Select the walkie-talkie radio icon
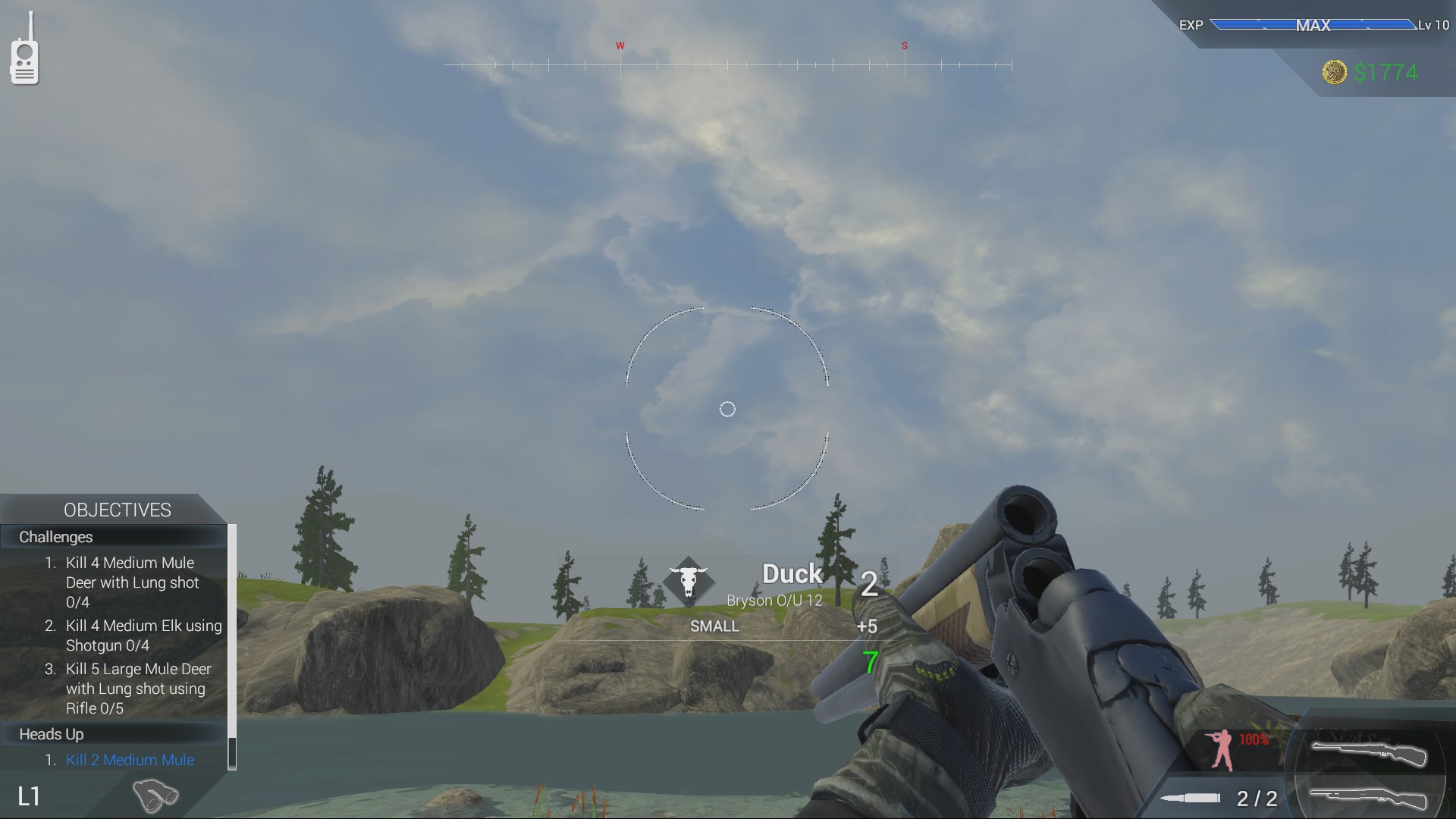 coord(26,62)
